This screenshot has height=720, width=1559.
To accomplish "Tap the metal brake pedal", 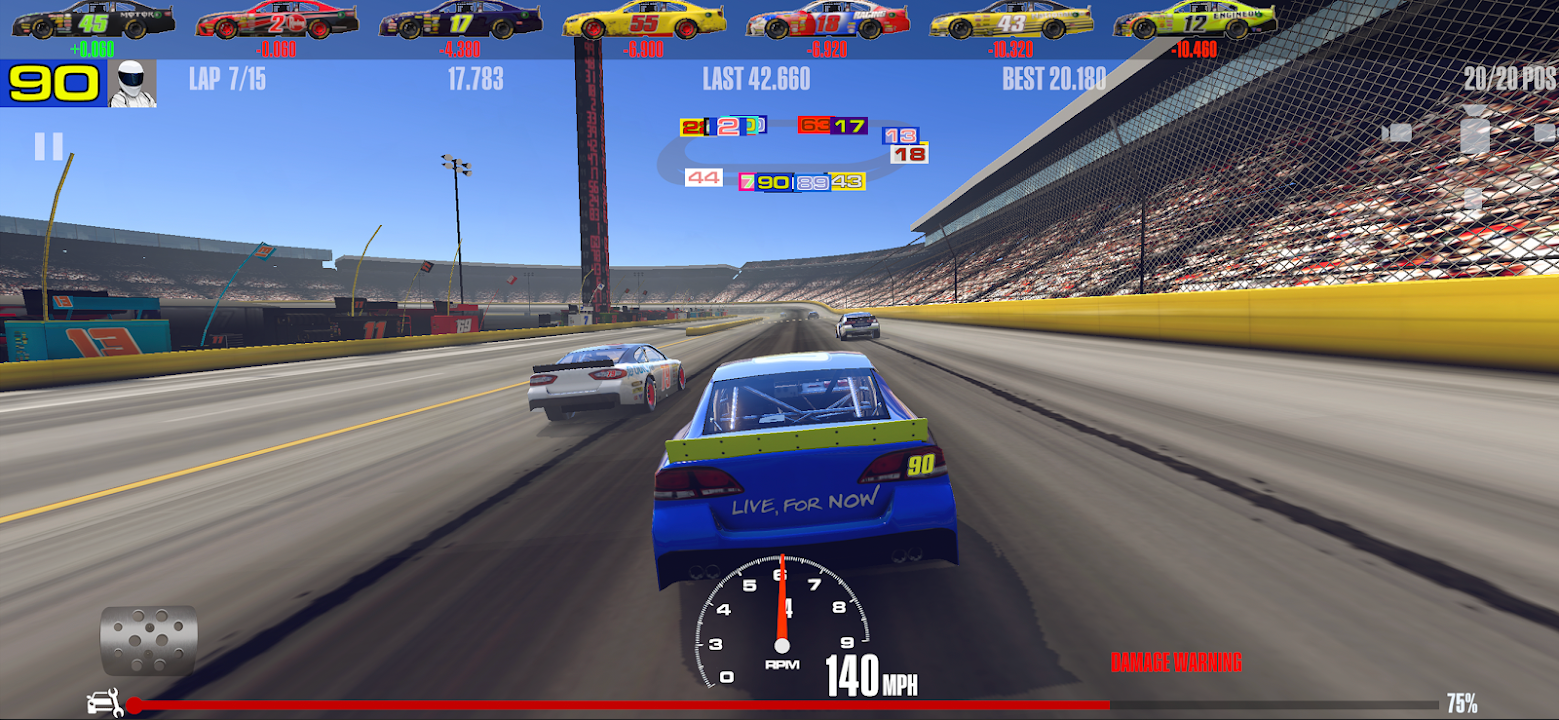I will click(x=149, y=640).
